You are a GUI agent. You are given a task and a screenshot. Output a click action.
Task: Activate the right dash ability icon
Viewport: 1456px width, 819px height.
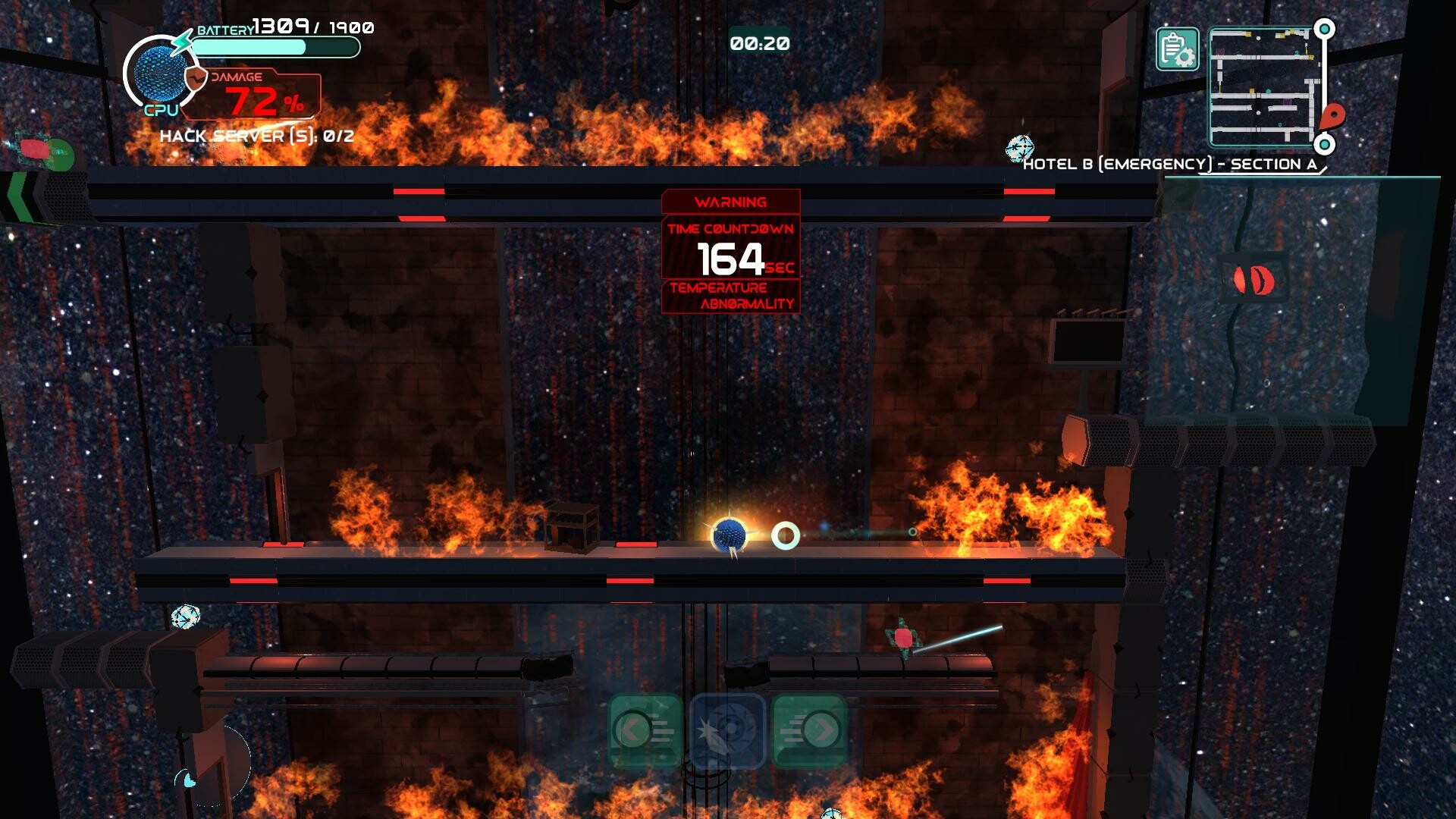click(x=808, y=731)
